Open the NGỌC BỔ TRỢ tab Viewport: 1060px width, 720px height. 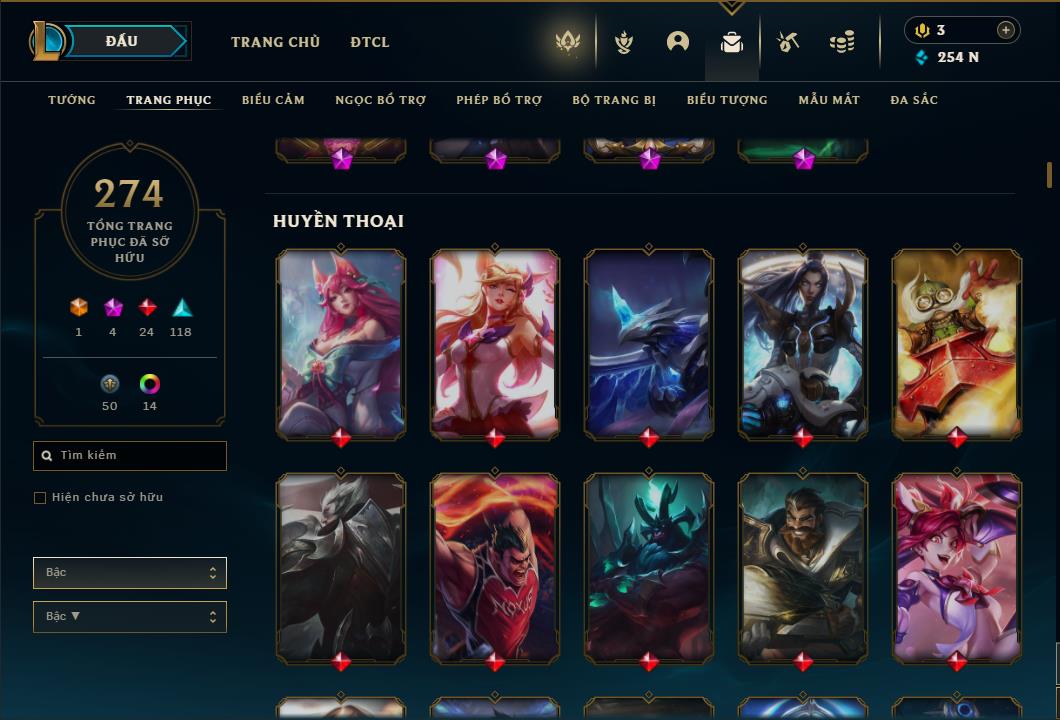pyautogui.click(x=380, y=100)
